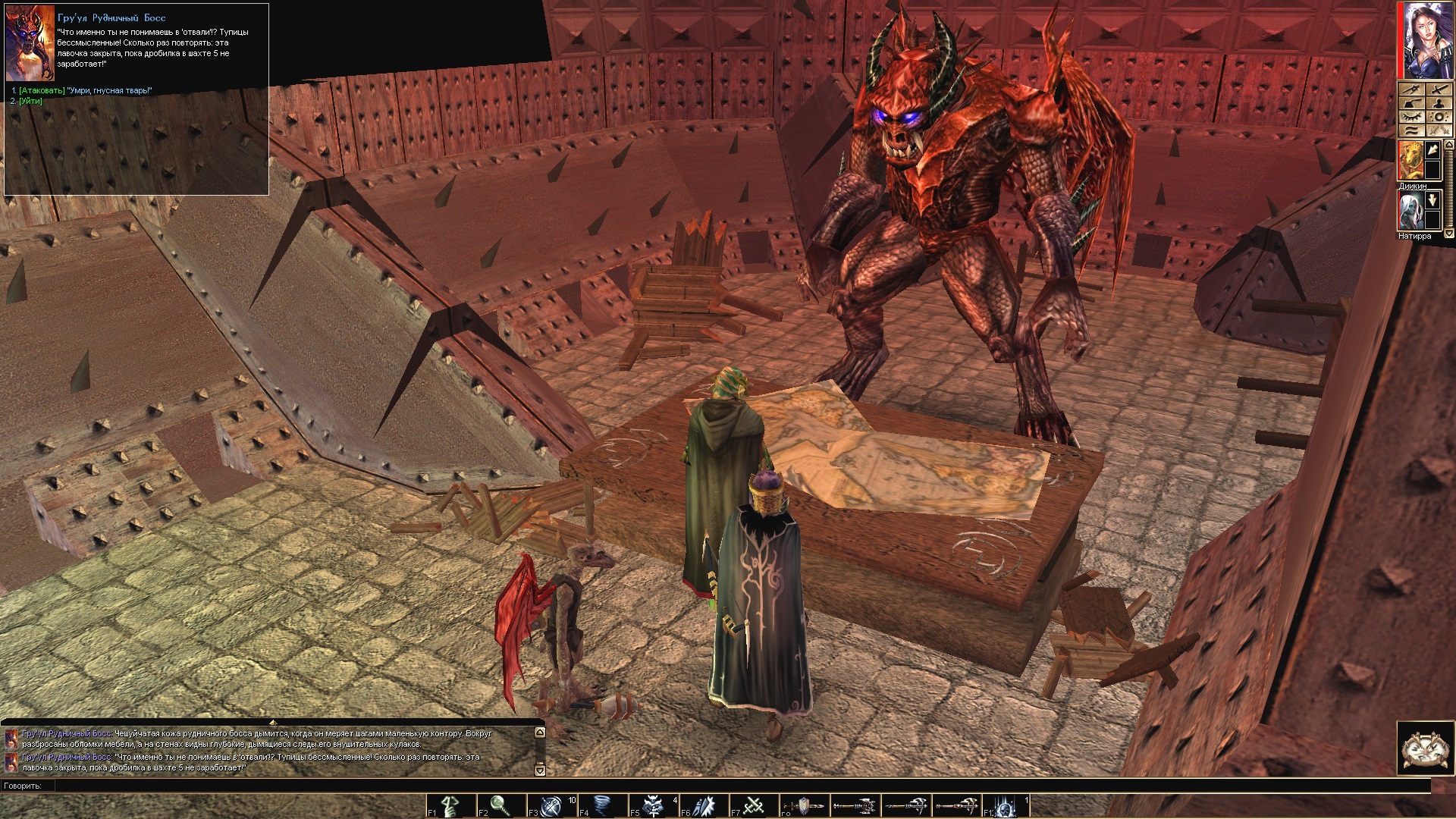Select Nathyrra's companion portrait
The image size is (1456, 819).
[1411, 209]
